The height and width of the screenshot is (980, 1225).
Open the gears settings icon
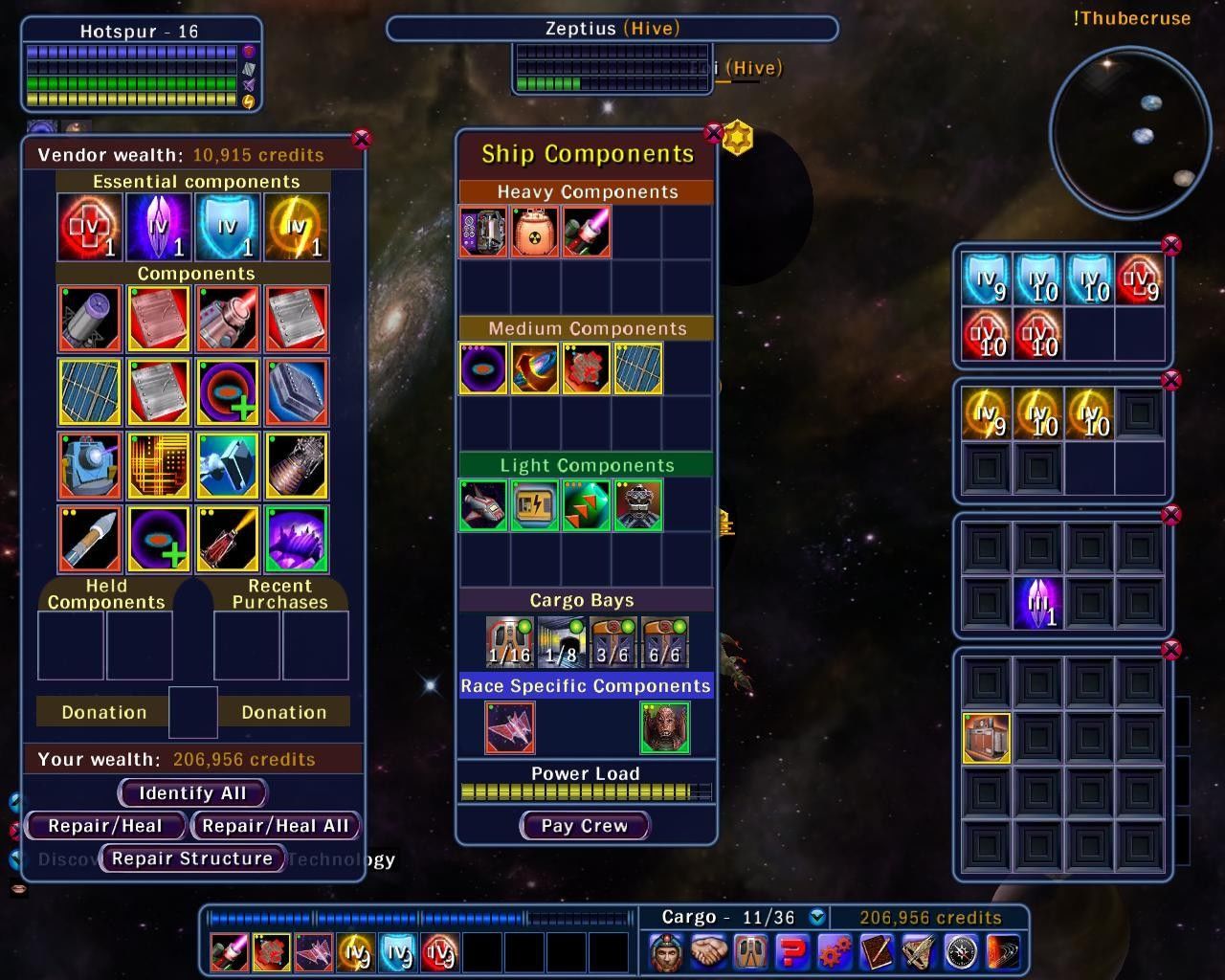(x=835, y=952)
